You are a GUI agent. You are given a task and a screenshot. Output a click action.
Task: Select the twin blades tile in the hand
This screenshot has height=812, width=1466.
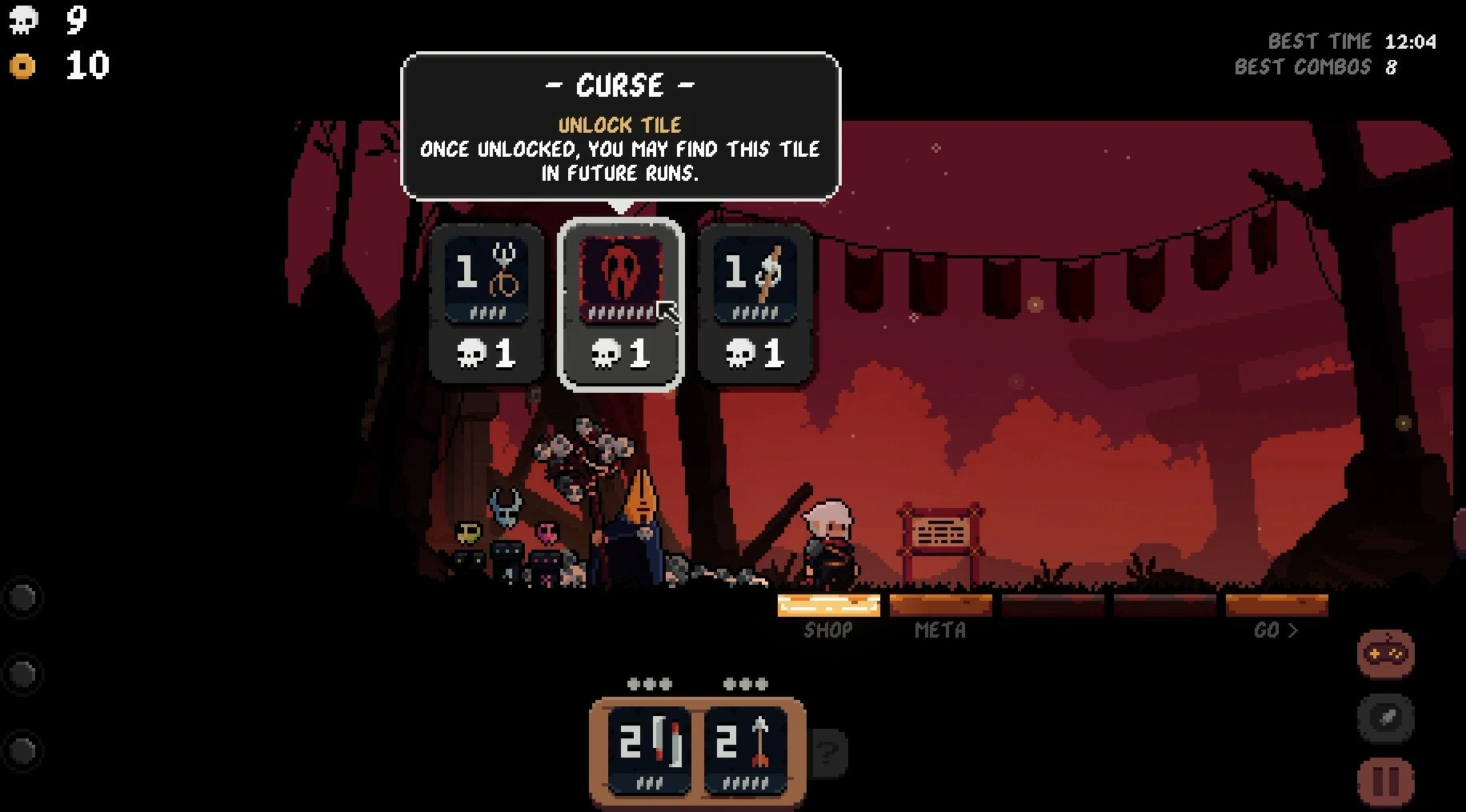[x=649, y=749]
